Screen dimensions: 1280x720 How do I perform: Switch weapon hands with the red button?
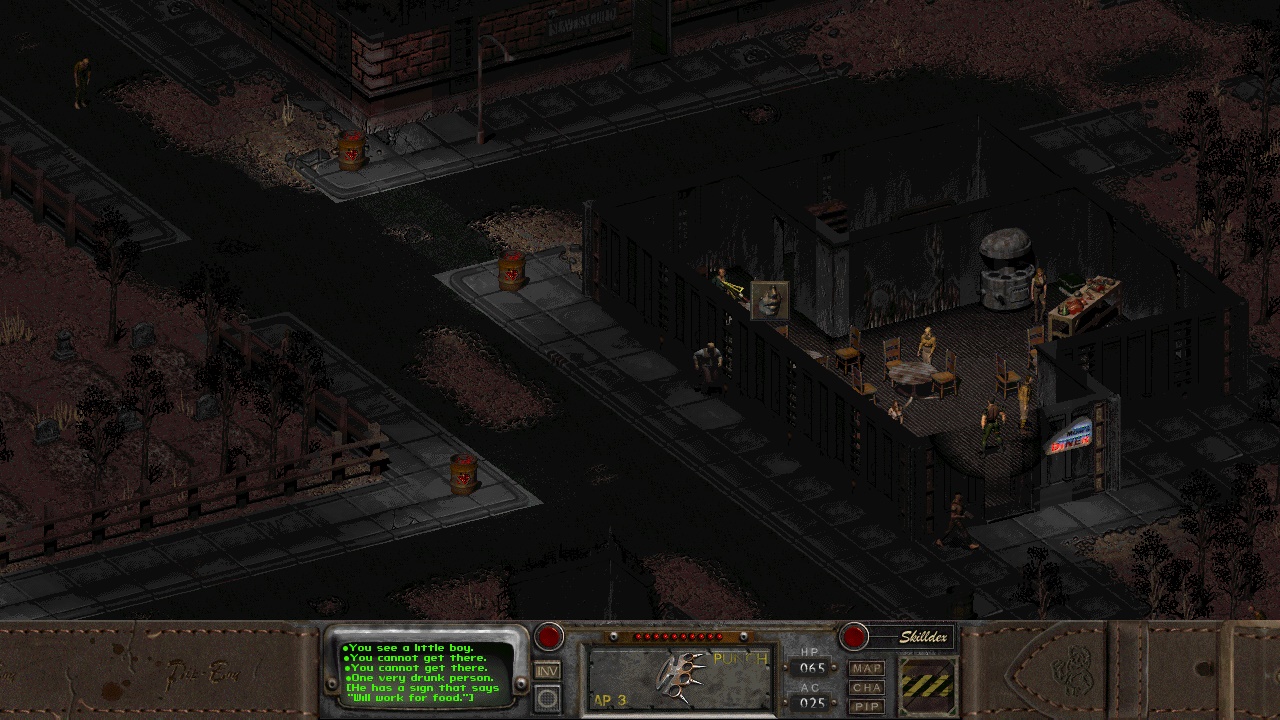pos(548,637)
